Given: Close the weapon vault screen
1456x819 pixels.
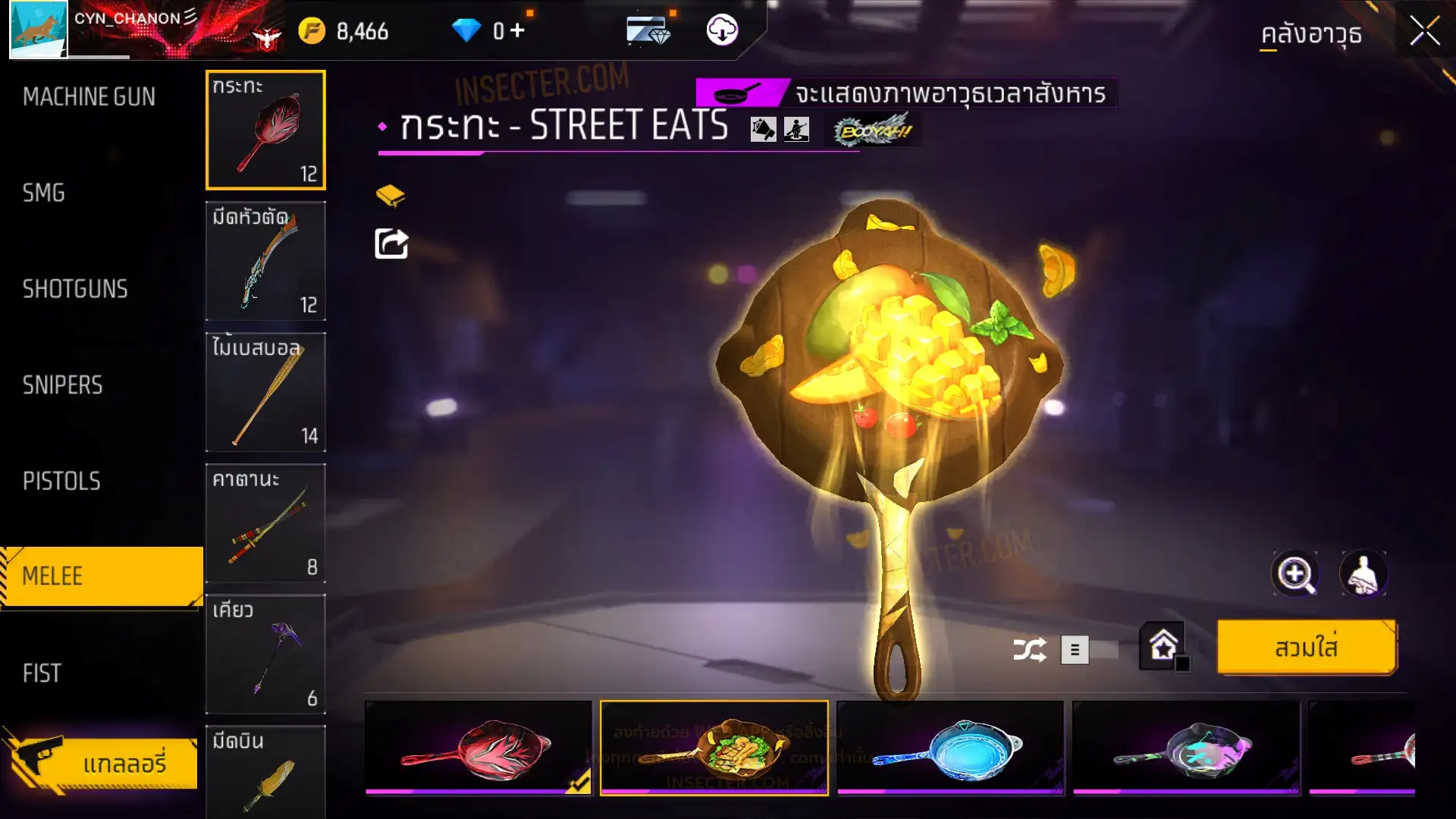Looking at the screenshot, I should pyautogui.click(x=1424, y=32).
